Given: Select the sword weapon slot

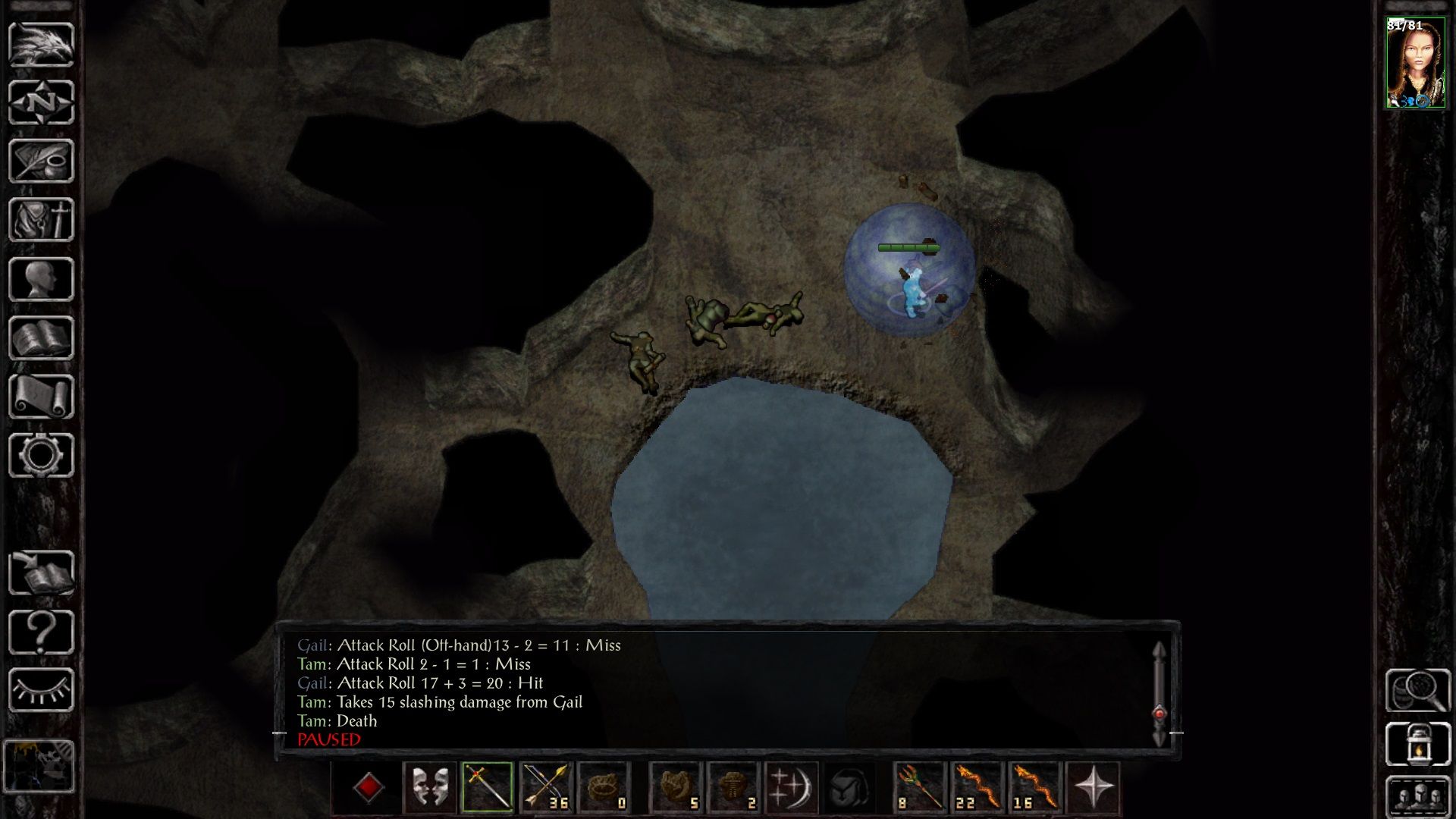Looking at the screenshot, I should tap(488, 787).
